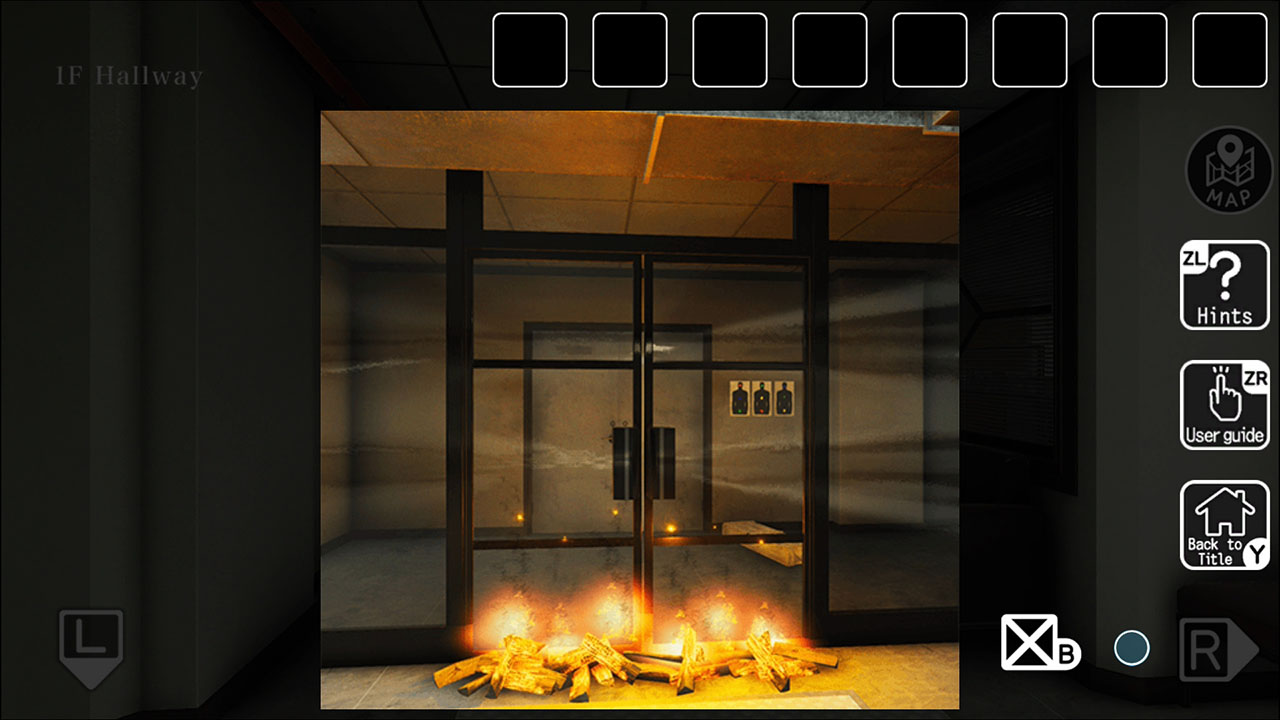Click the Back to Title icon
The image size is (1280, 720).
[x=1224, y=525]
